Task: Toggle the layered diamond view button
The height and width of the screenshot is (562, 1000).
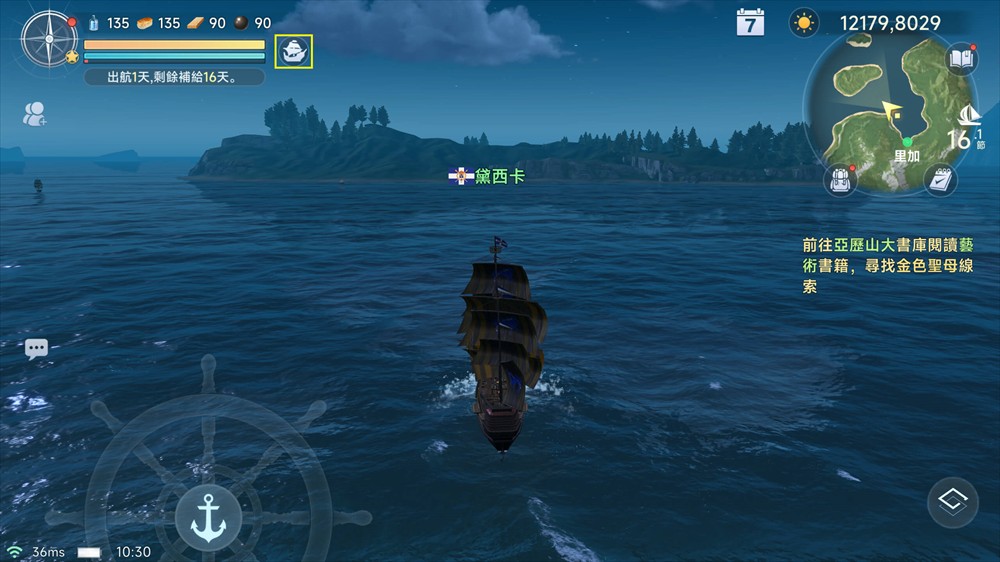Action: pyautogui.click(x=952, y=503)
